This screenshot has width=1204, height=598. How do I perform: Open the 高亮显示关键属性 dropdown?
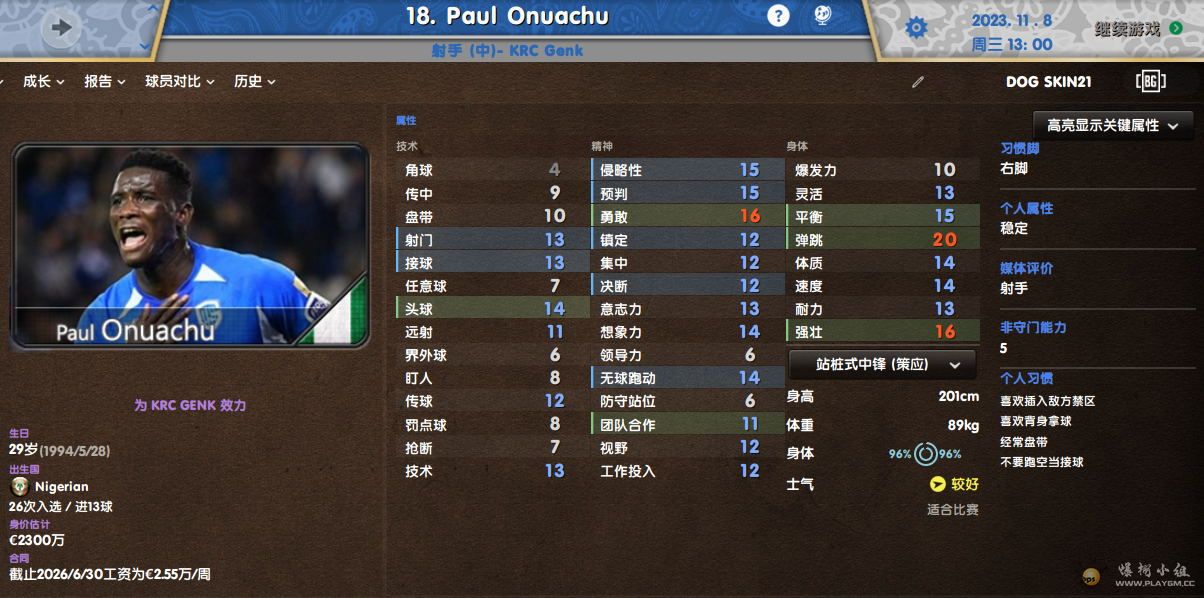(x=1113, y=126)
